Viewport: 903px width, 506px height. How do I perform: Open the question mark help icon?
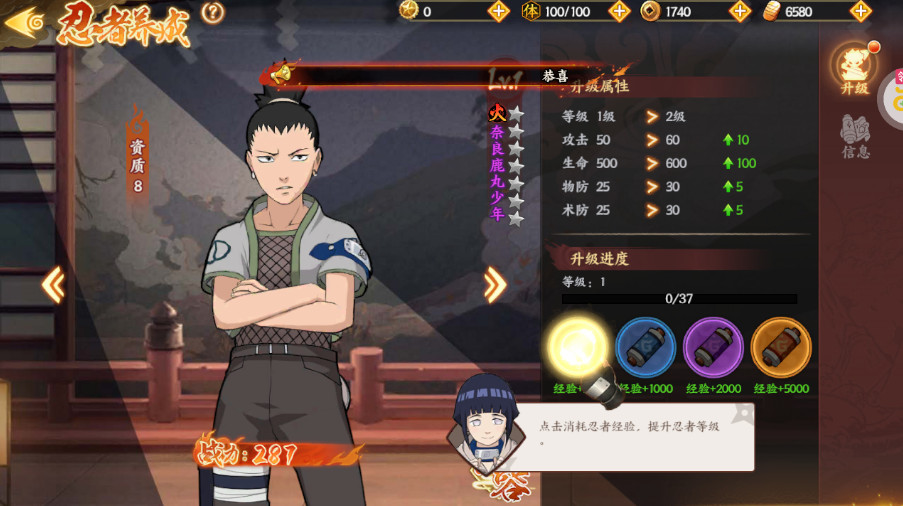(212, 13)
